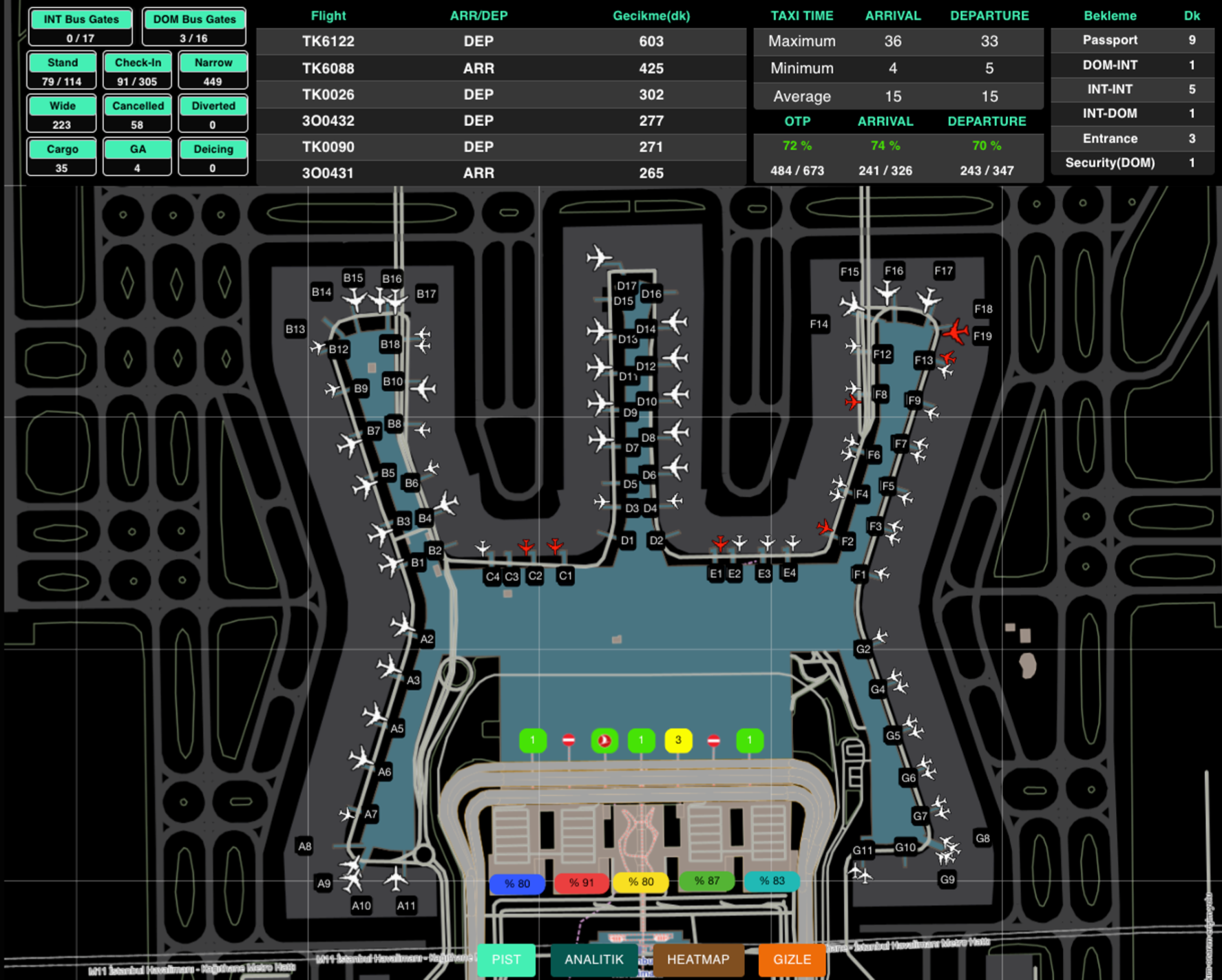Click the aircraft icon near gate G9
1222x980 pixels.
click(x=945, y=860)
